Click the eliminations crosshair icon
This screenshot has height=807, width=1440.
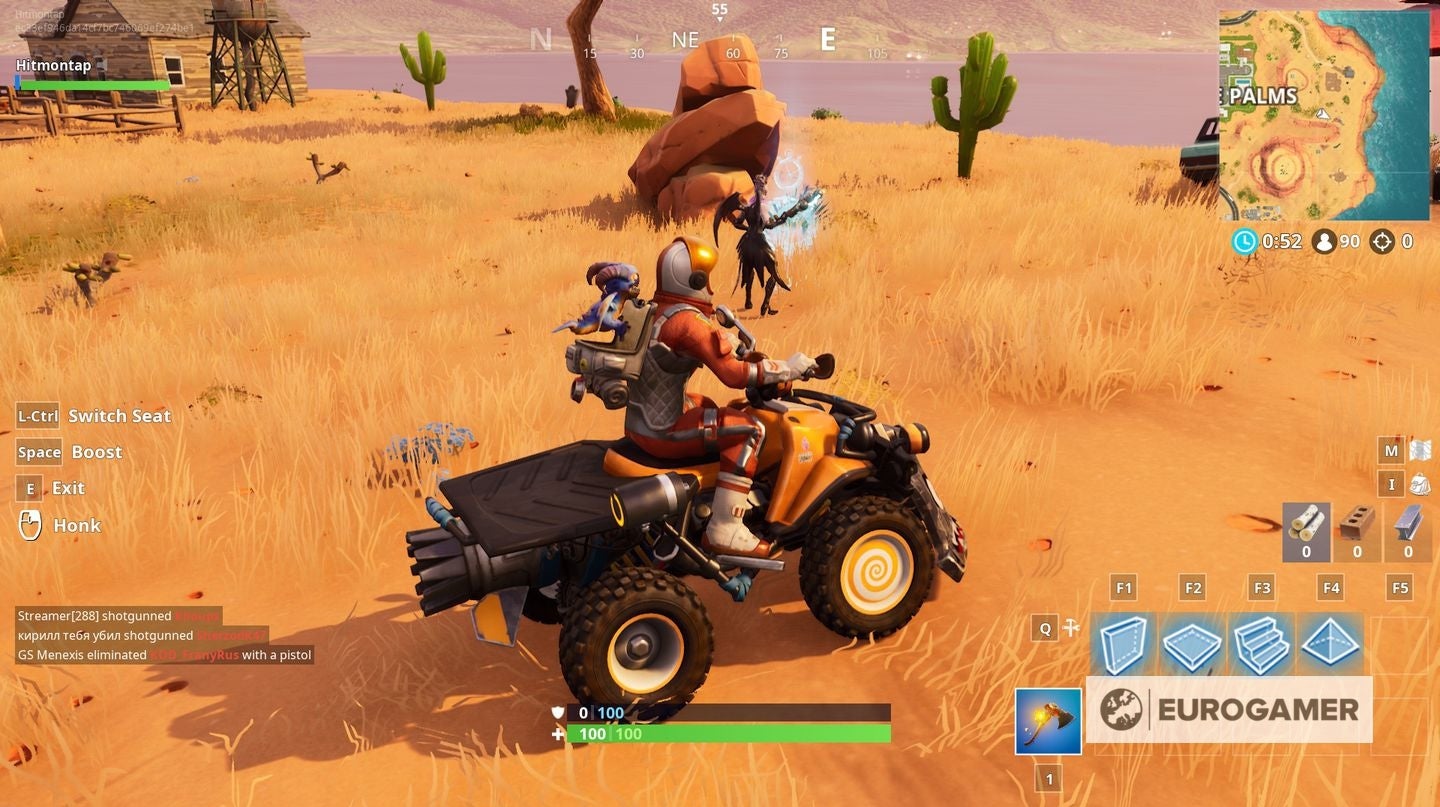coord(1383,241)
